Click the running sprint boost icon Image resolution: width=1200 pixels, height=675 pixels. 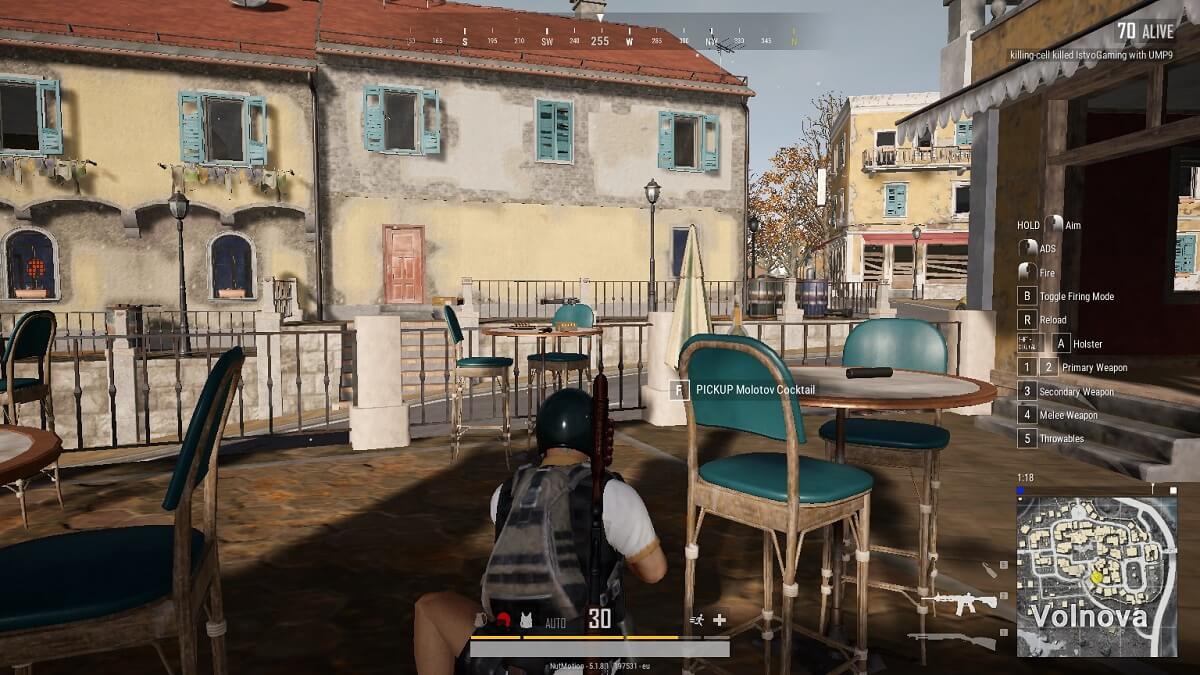pos(696,620)
